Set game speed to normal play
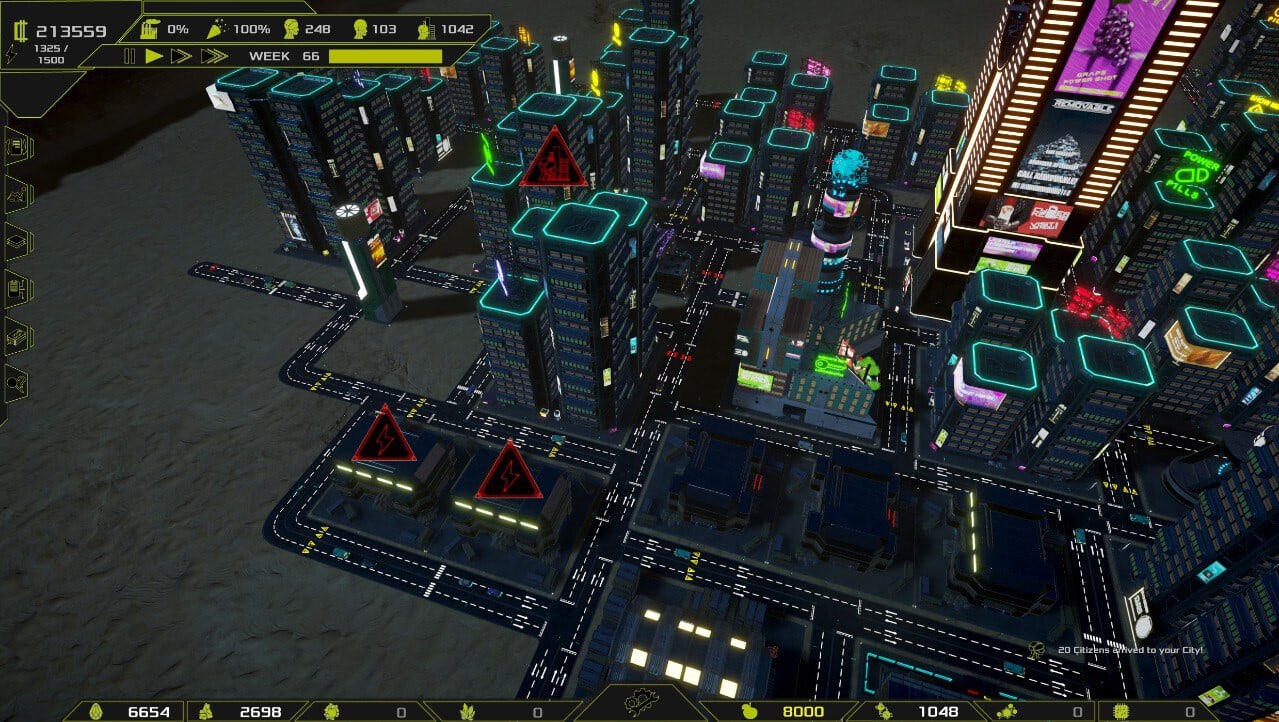The height and width of the screenshot is (722, 1279). pos(154,56)
